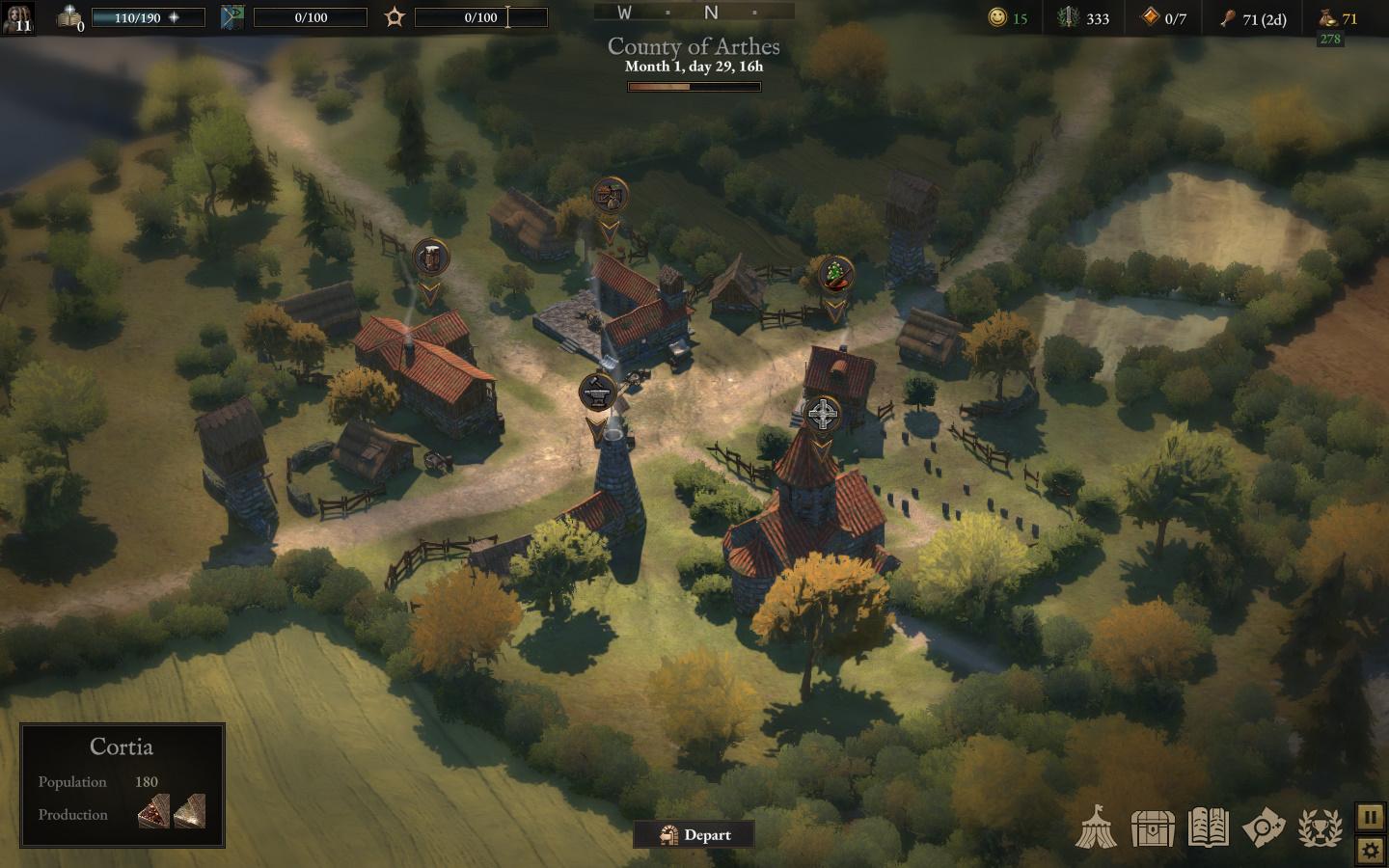The height and width of the screenshot is (868, 1389).
Task: Open the treasure chest inventory
Action: click(x=1152, y=827)
